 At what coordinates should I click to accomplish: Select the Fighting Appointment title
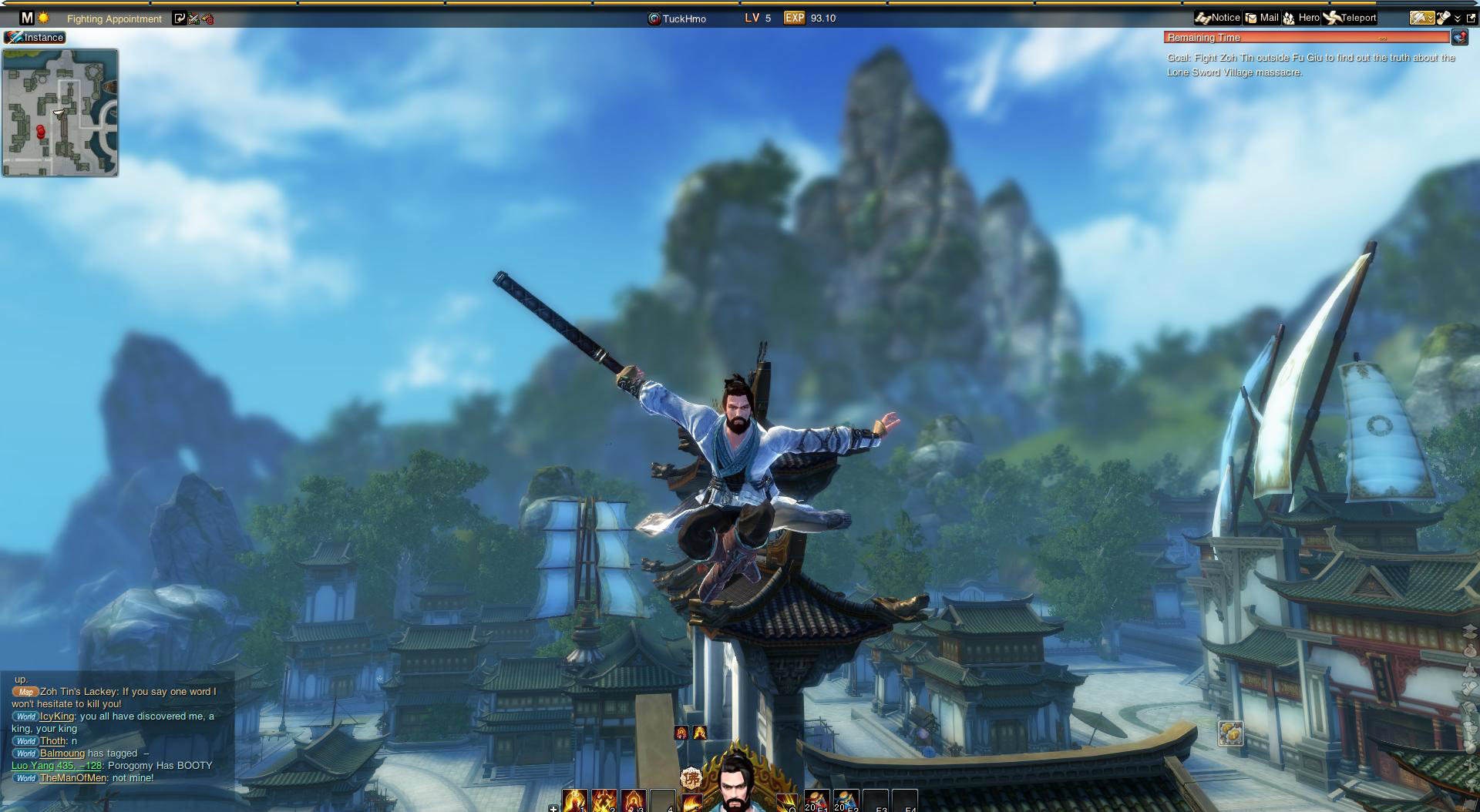(114, 18)
